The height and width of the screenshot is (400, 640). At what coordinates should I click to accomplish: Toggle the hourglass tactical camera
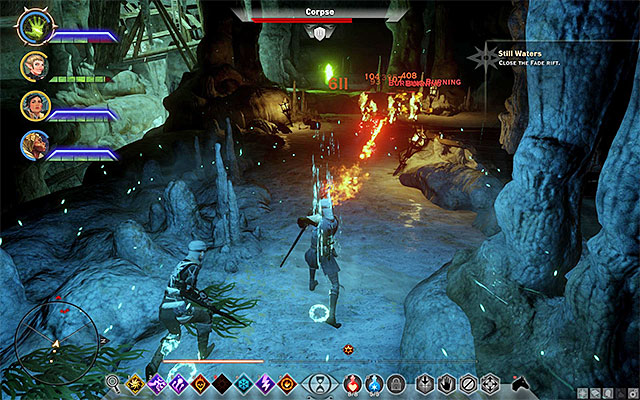point(319,382)
